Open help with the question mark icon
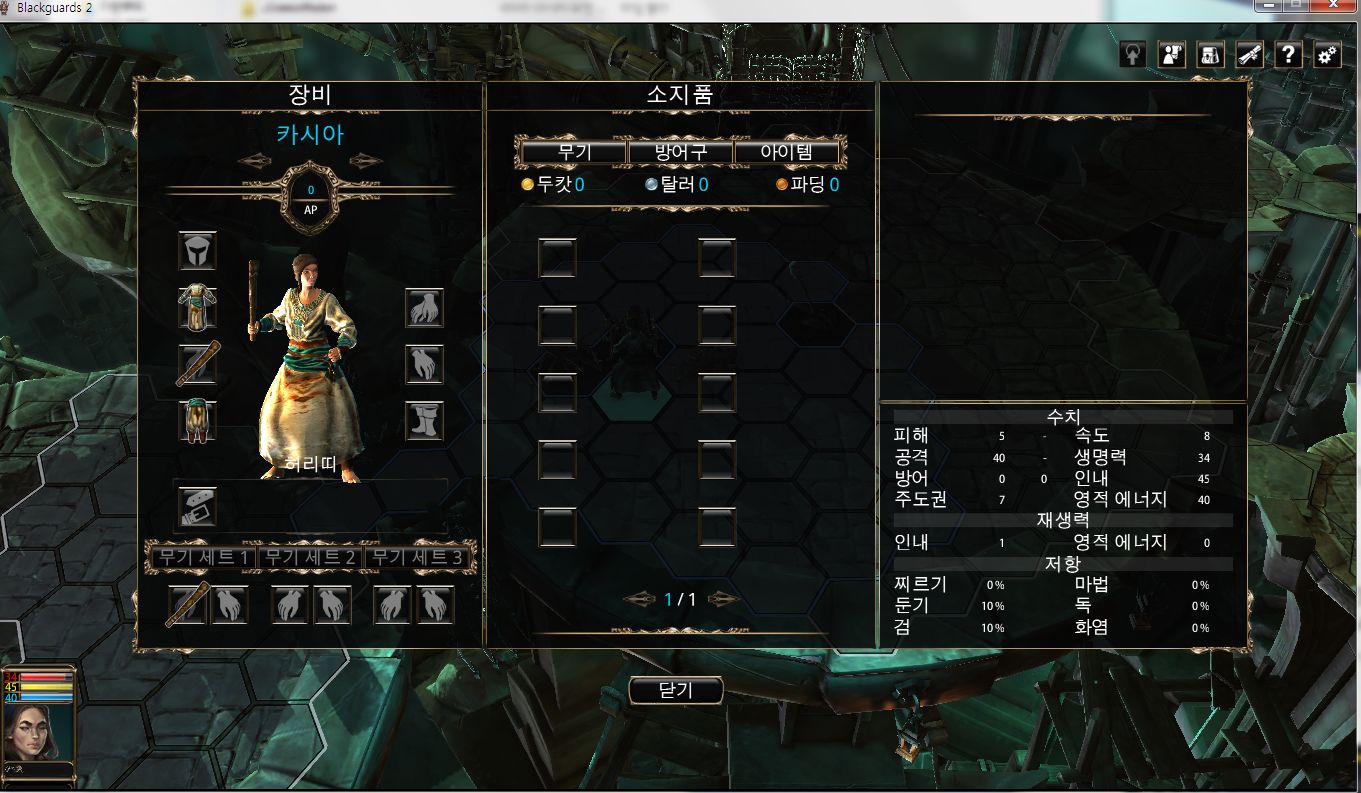The height and width of the screenshot is (793, 1361). 1288,55
